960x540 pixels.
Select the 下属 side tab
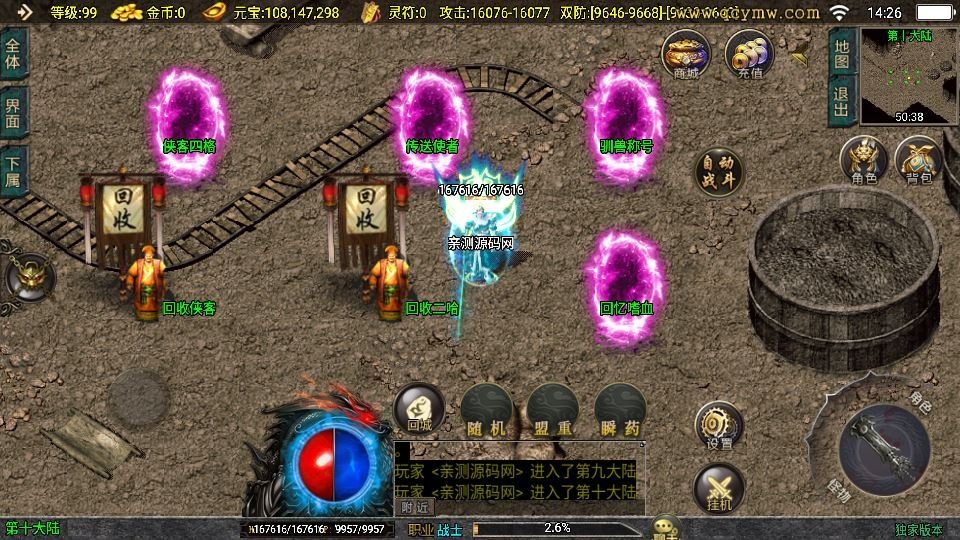[13, 169]
